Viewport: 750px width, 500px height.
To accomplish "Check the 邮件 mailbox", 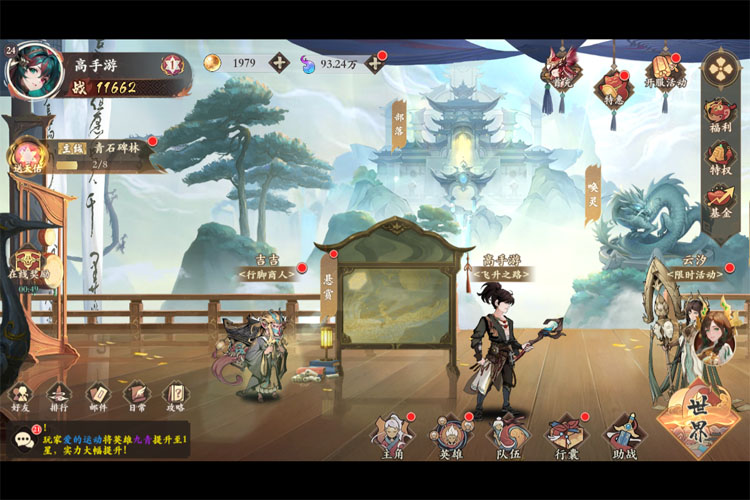I will coord(97,396).
